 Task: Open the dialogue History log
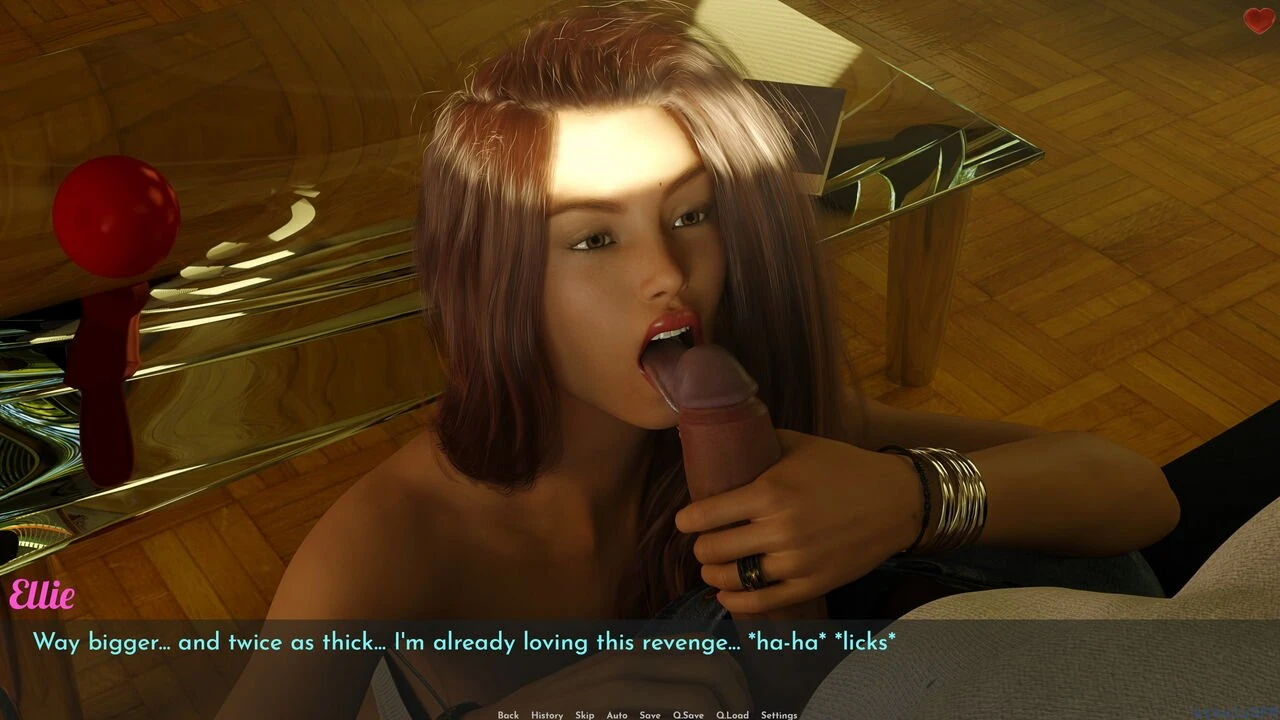545,715
